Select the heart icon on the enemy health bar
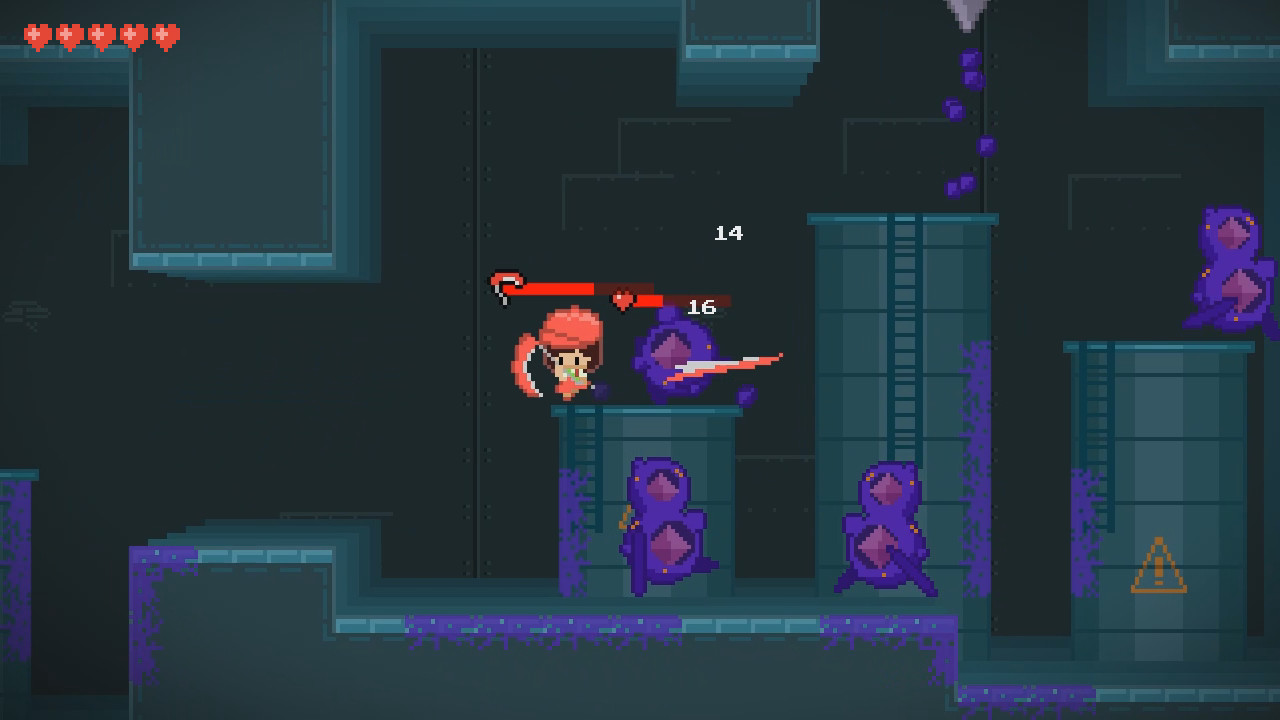Viewport: 1280px width, 720px height. coord(620,299)
